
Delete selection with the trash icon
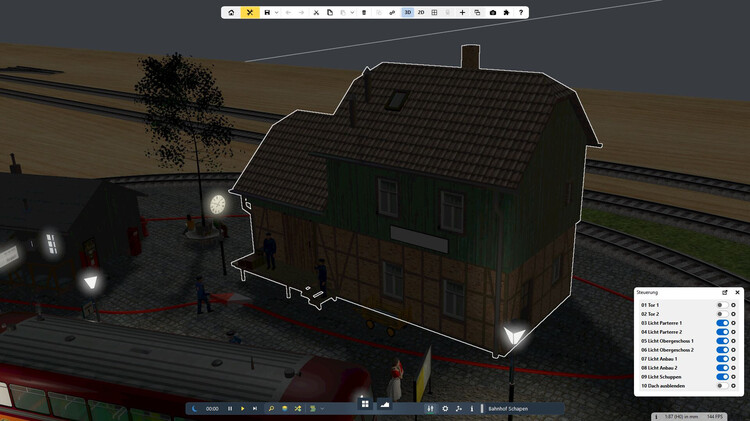point(363,12)
